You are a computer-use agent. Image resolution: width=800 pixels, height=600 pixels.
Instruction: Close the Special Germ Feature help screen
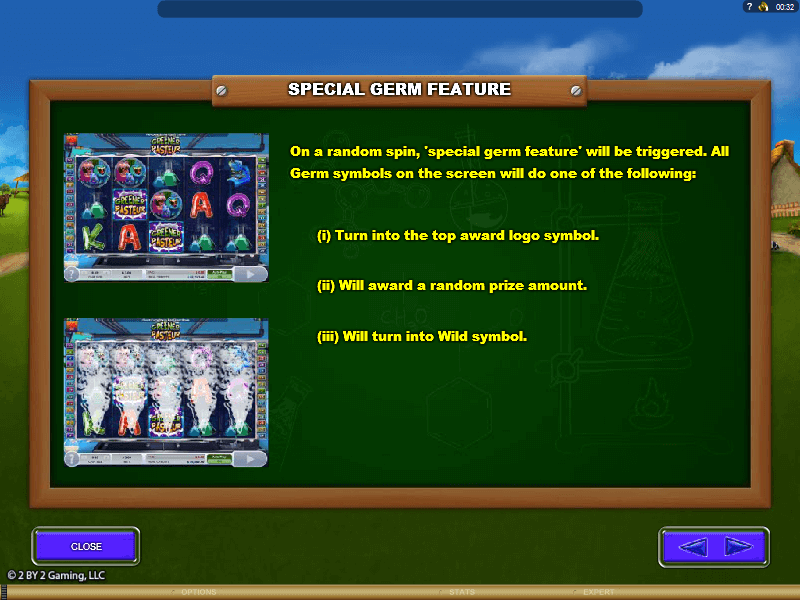(86, 547)
